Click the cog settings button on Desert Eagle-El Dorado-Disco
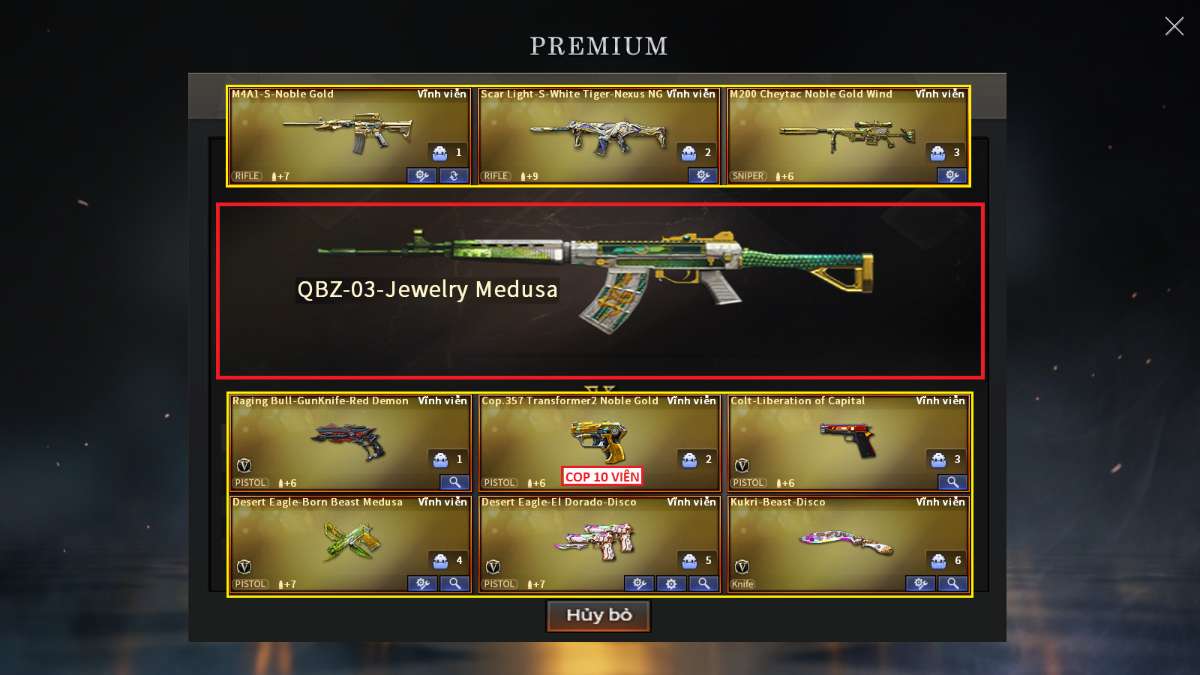Screen dimensions: 1200x675 (671, 584)
